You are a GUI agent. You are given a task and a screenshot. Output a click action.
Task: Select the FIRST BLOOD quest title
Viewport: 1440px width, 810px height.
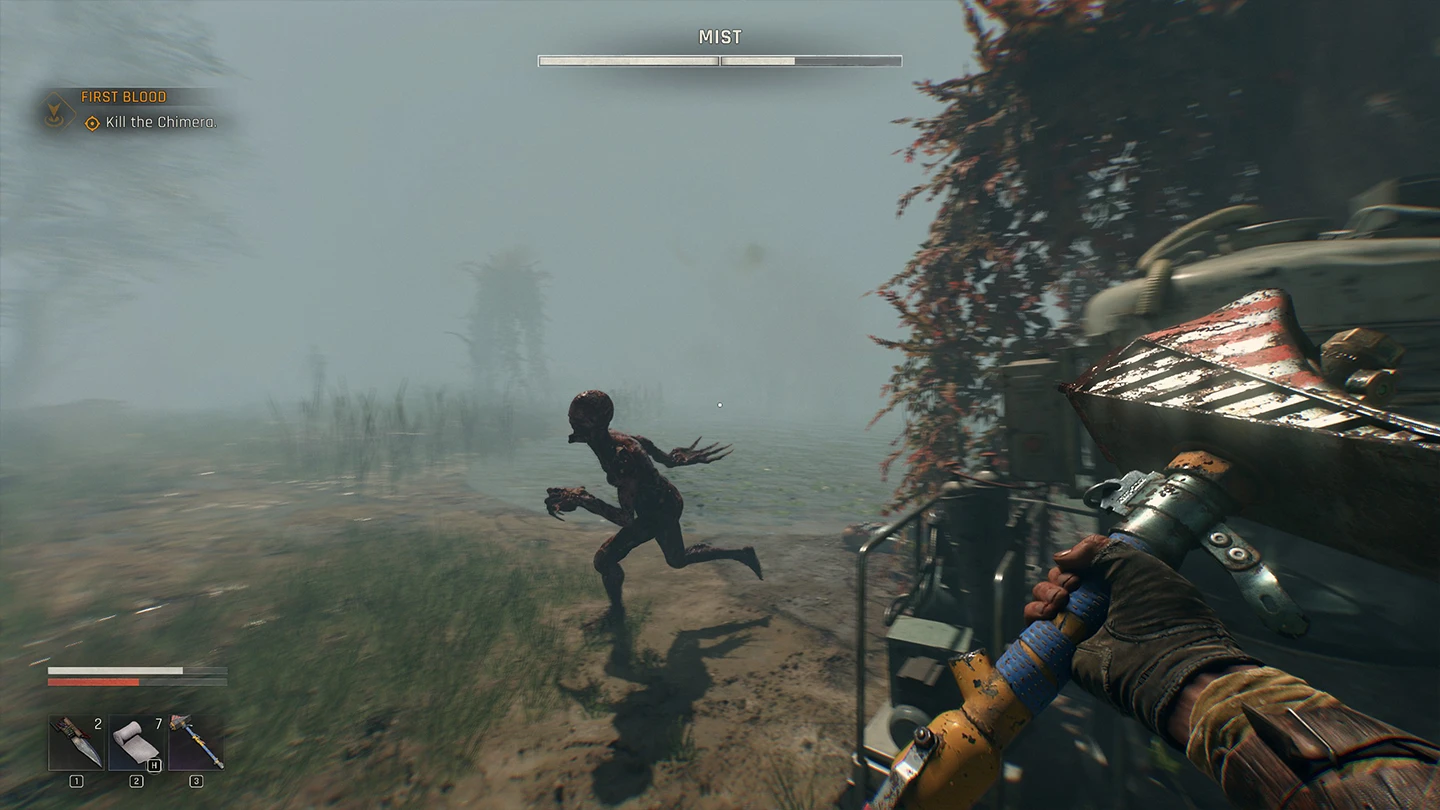coord(121,97)
